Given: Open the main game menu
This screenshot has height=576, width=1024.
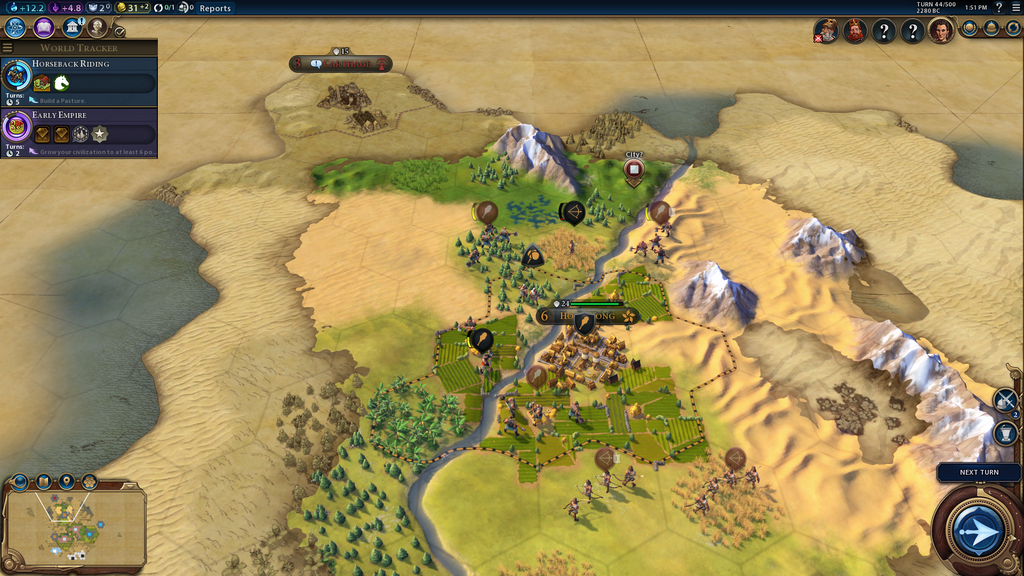Looking at the screenshot, I should point(1015,8).
